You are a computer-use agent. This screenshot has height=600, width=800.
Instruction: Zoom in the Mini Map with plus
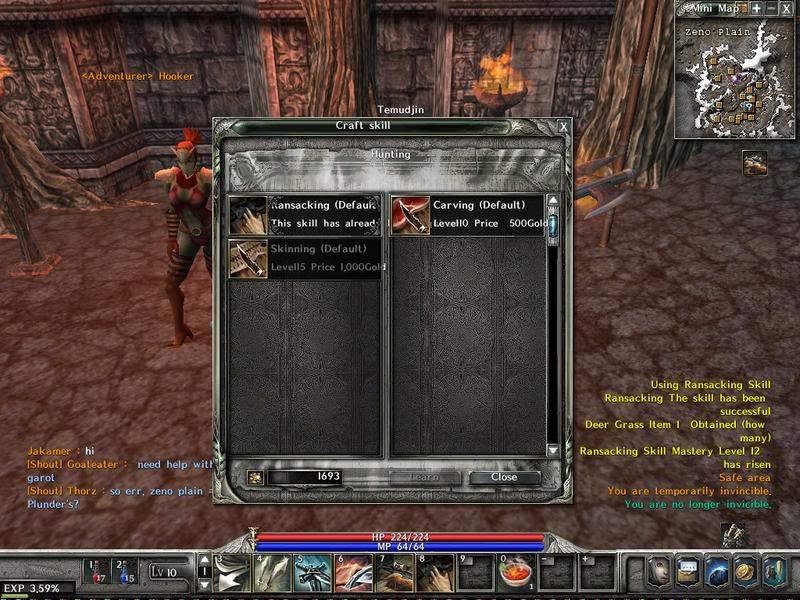[x=757, y=8]
